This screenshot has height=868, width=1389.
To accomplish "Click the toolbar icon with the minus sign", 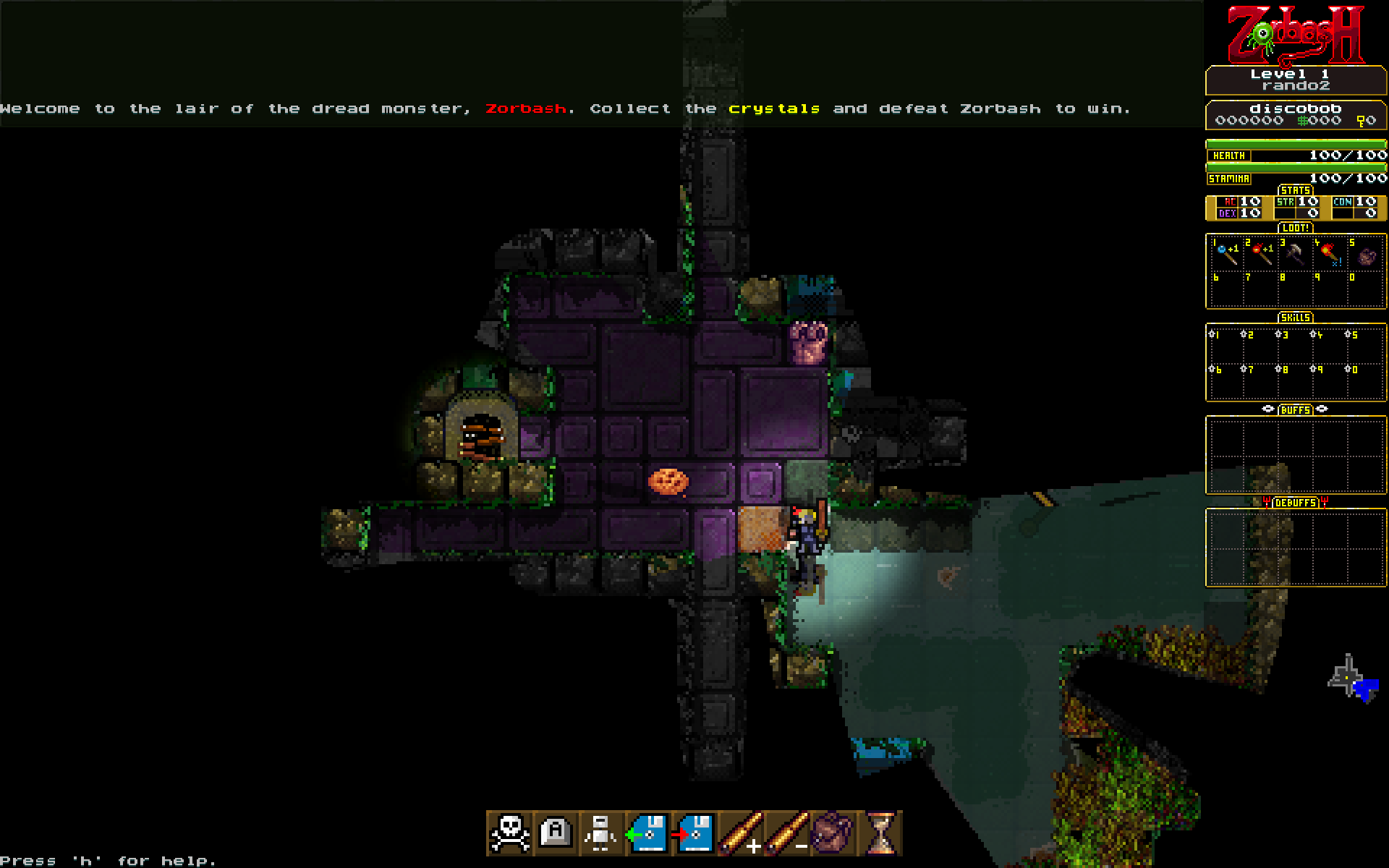I will 787,833.
